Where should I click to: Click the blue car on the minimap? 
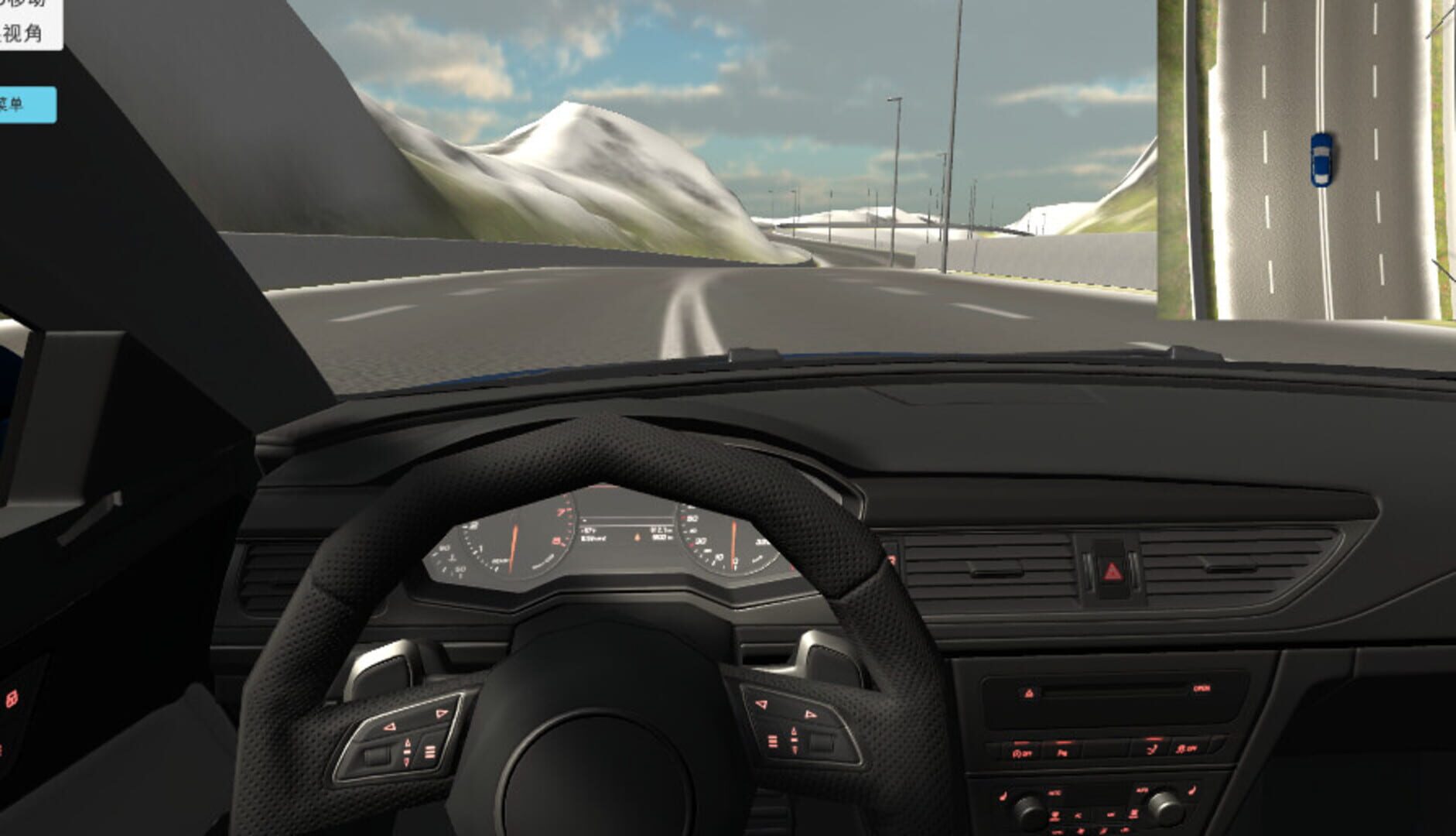pyautogui.click(x=1320, y=159)
